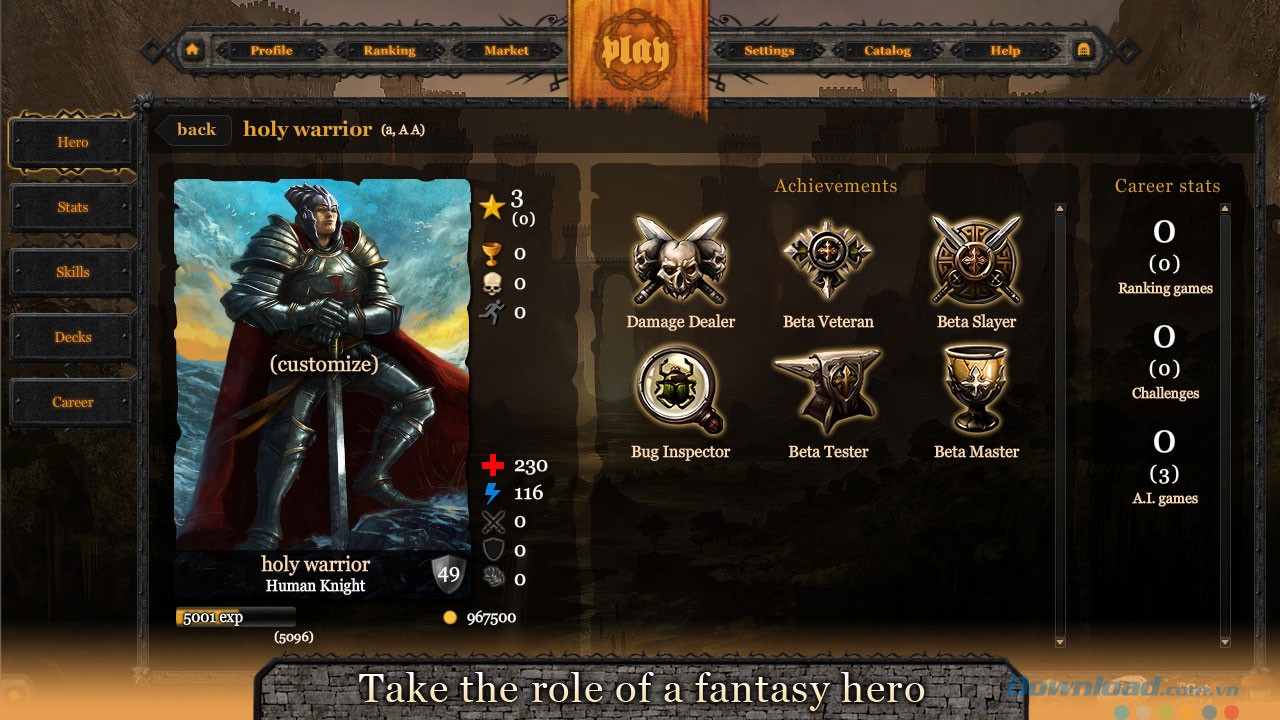Open the Beta Slayer achievement
The height and width of the screenshot is (720, 1280).
[x=976, y=258]
